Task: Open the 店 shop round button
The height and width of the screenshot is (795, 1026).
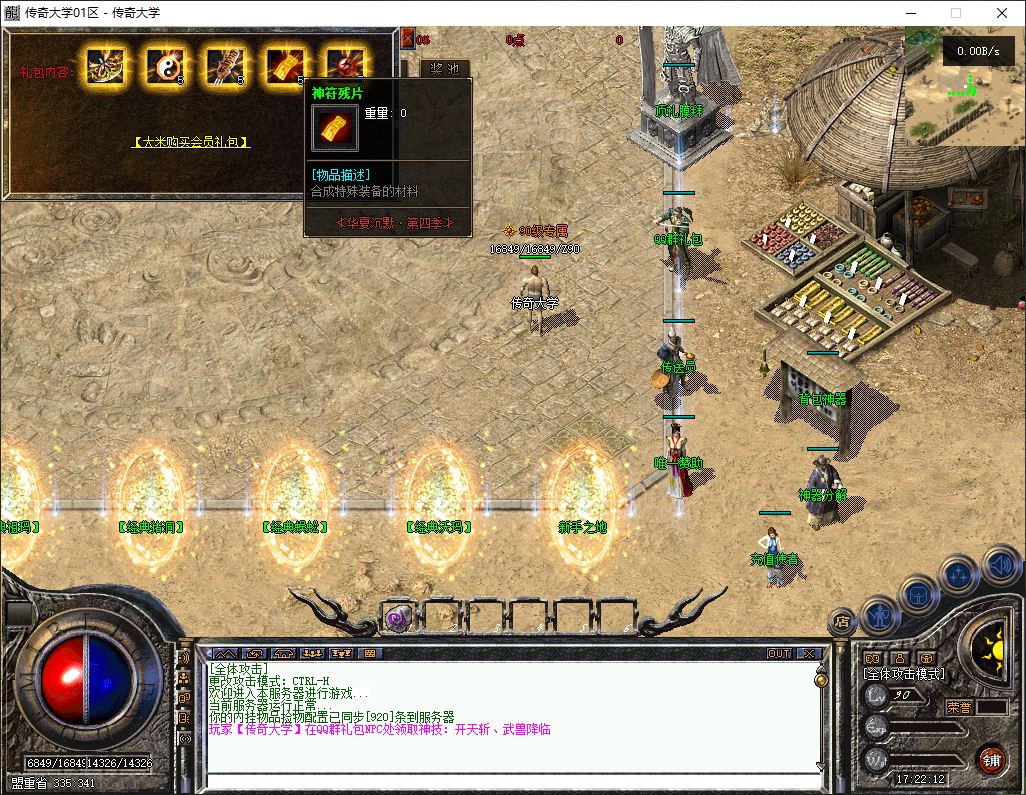Action: [842, 621]
